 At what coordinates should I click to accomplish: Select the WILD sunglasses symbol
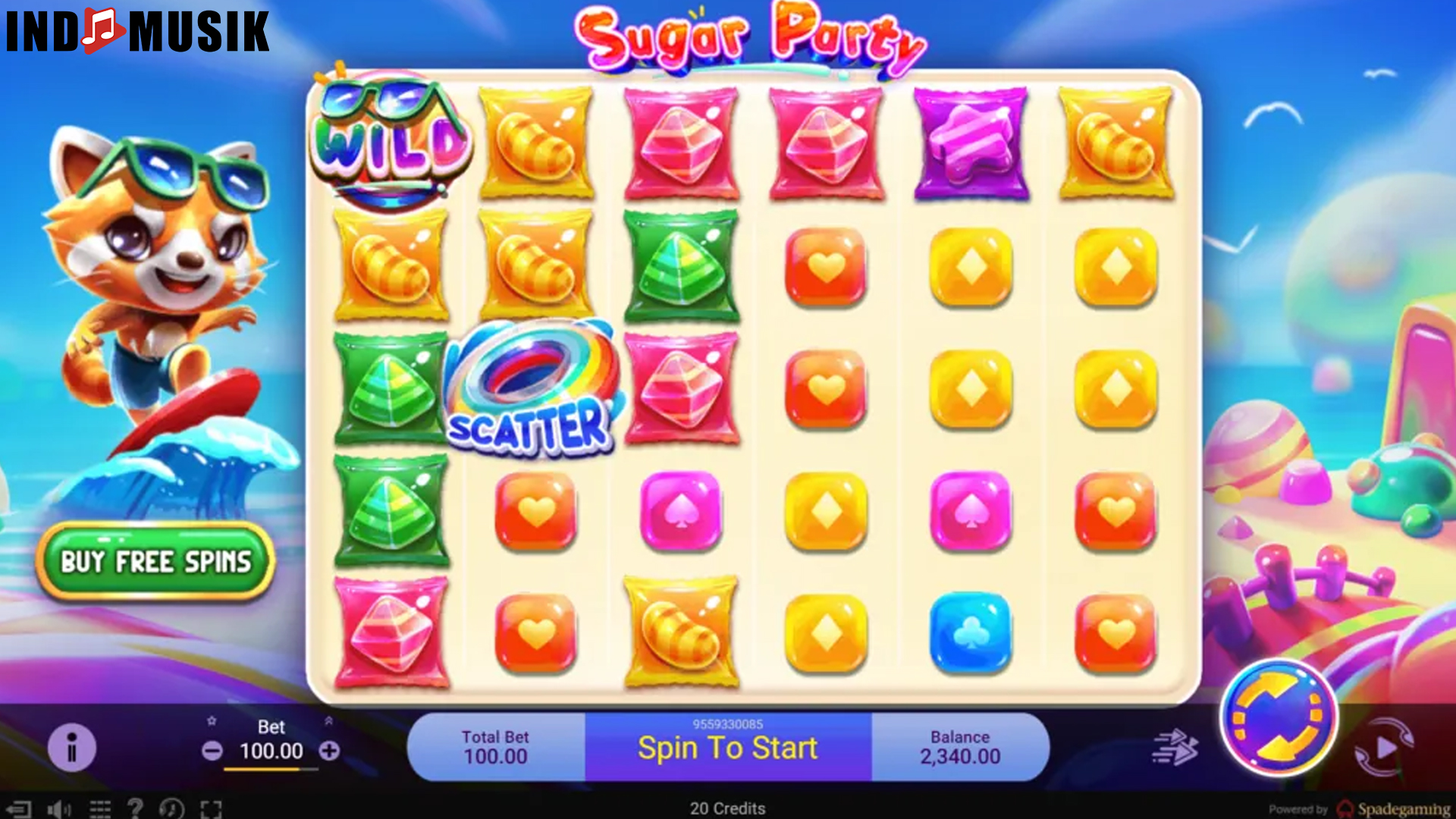click(387, 144)
